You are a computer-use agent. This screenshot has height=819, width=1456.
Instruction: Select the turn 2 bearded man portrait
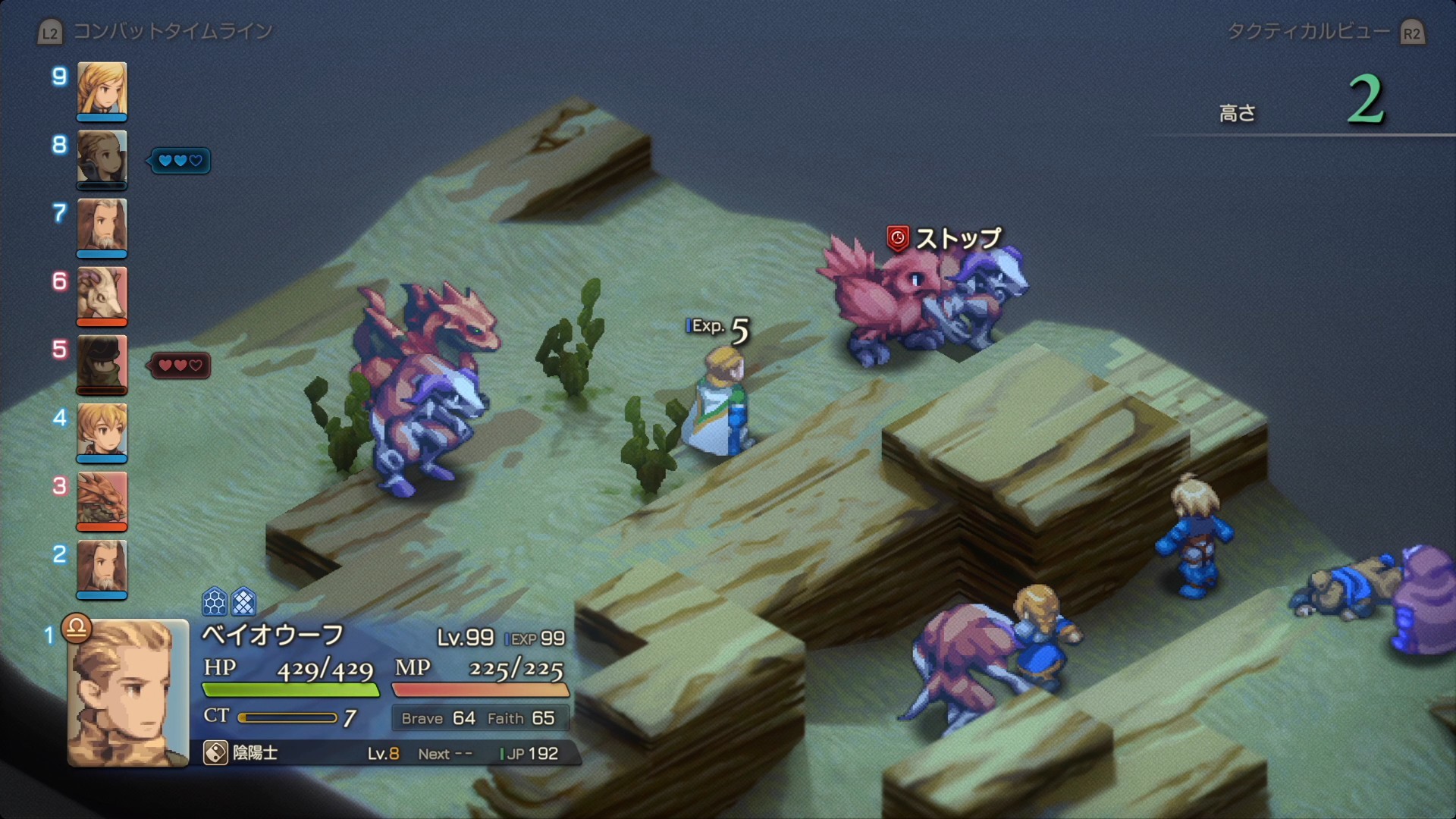[x=102, y=567]
